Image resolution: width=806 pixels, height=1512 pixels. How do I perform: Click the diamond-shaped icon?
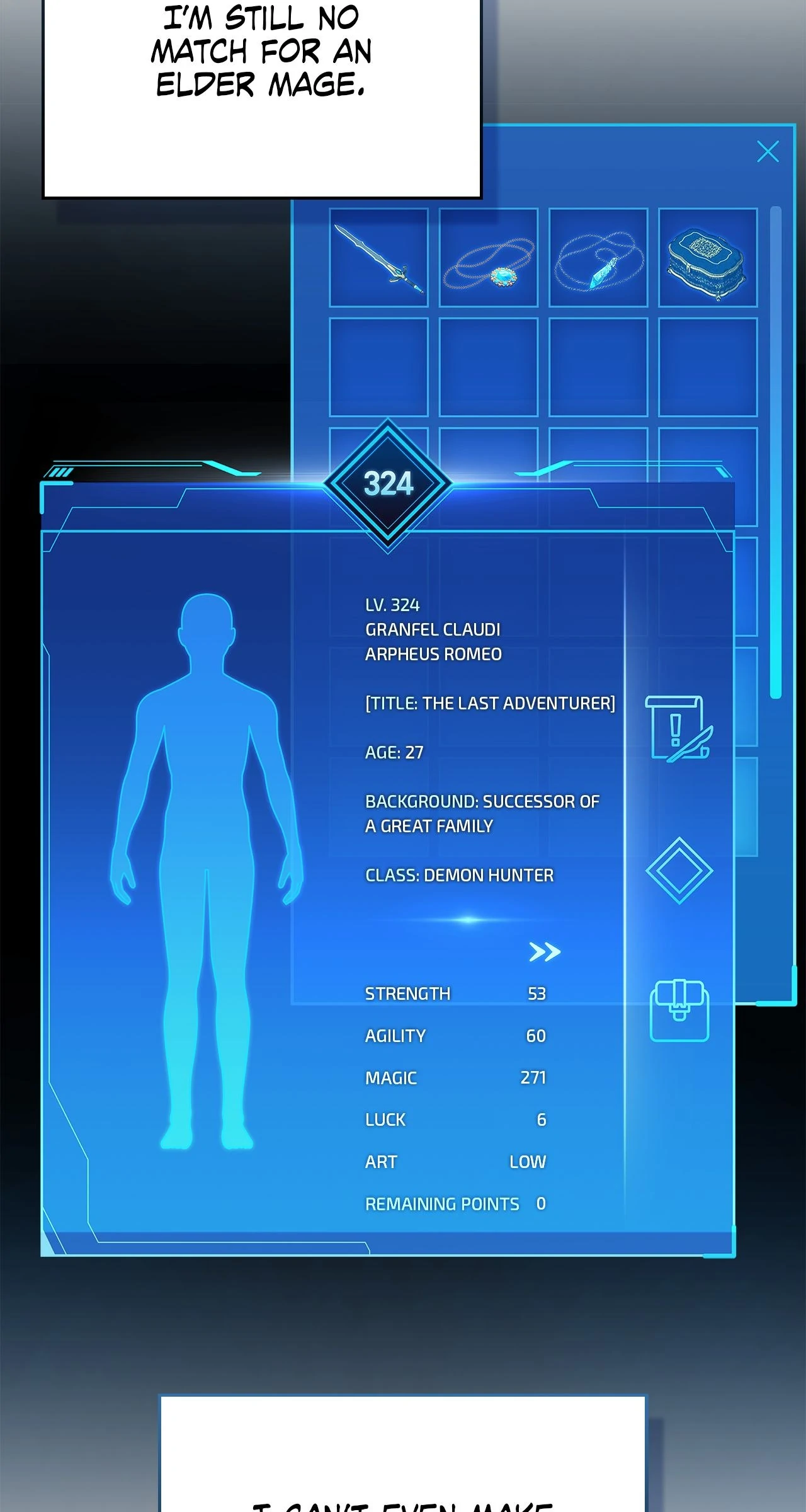point(679,871)
